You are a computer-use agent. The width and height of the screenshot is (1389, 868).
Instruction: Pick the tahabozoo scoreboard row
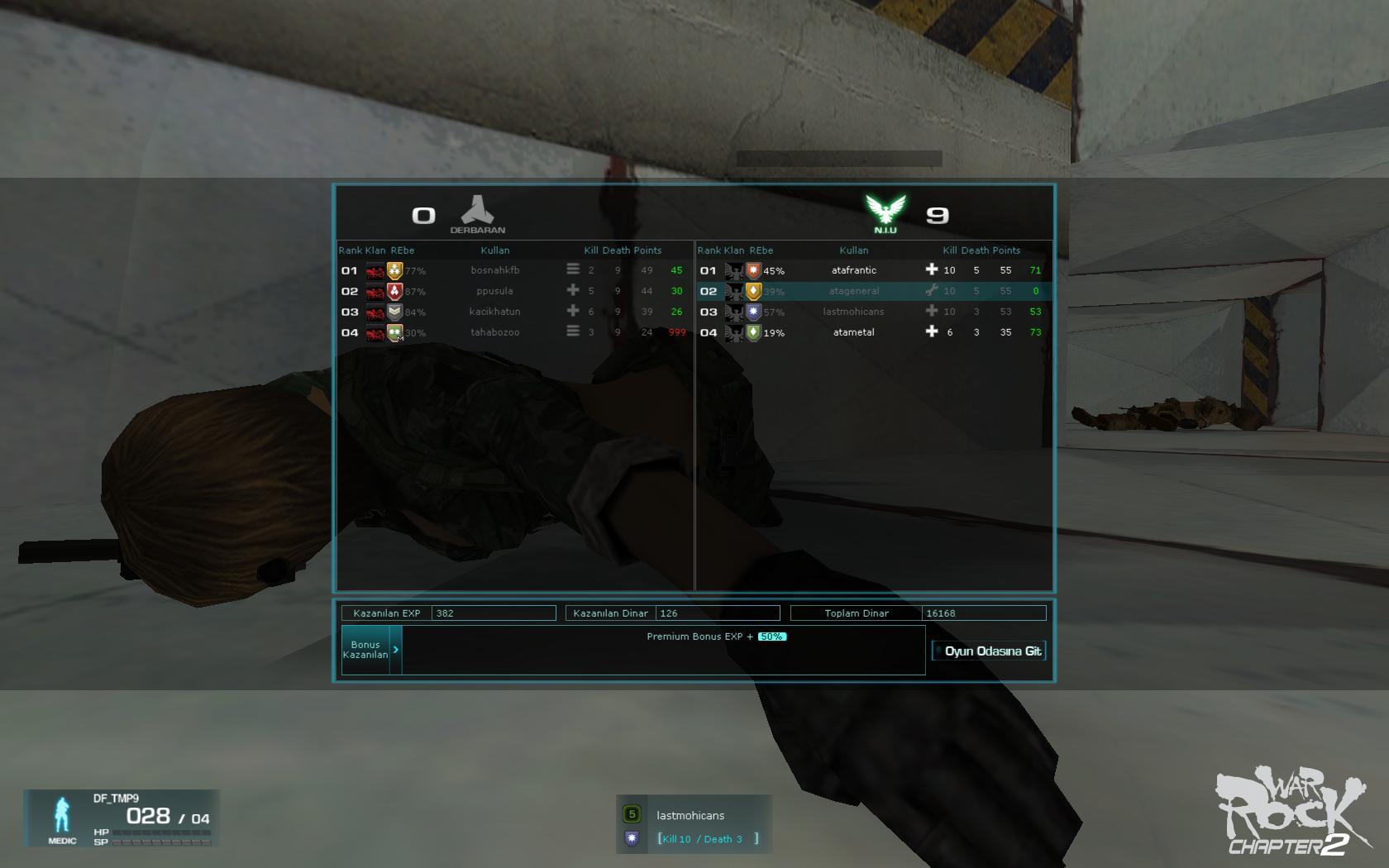click(495, 332)
